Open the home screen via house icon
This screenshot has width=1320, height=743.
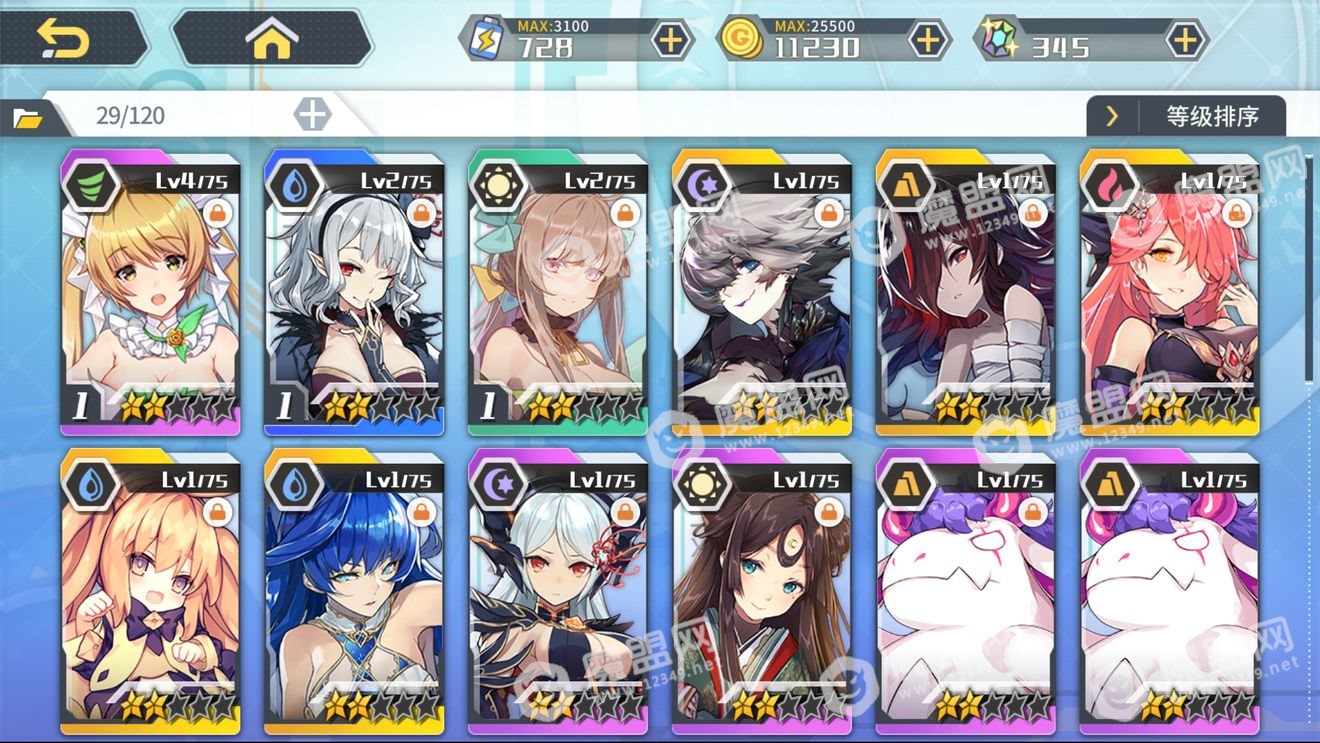pos(272,40)
